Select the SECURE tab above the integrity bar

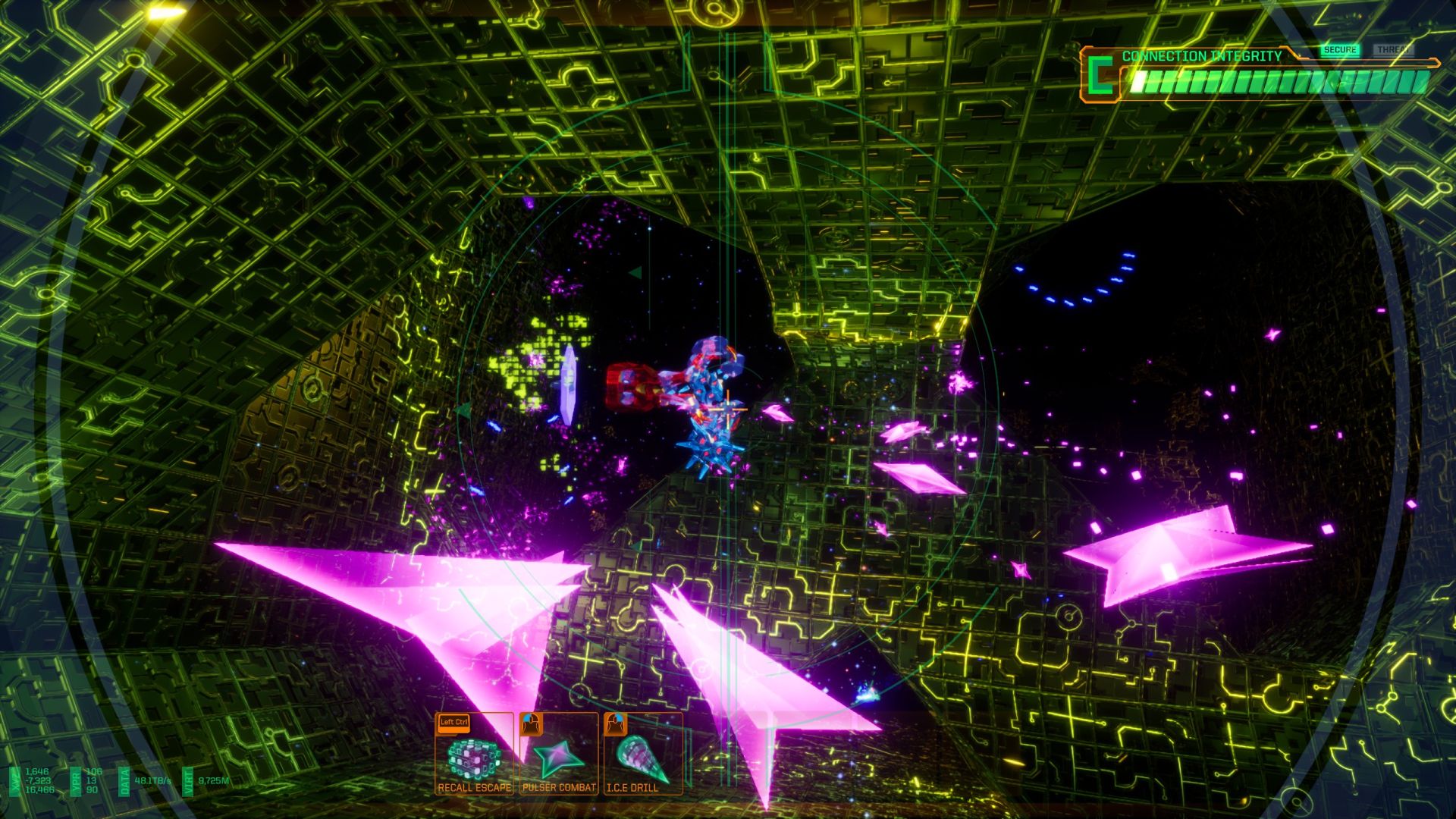tap(1341, 50)
